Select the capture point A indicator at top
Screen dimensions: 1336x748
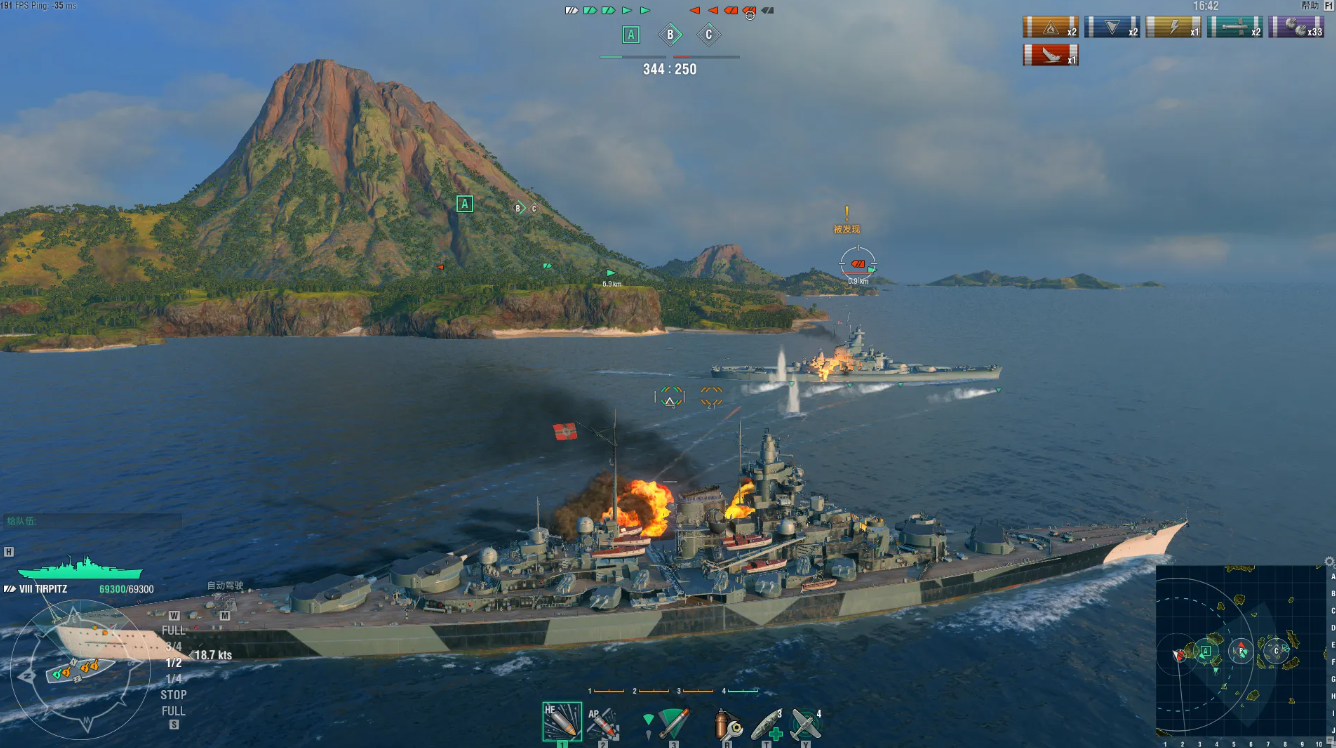tap(630, 35)
